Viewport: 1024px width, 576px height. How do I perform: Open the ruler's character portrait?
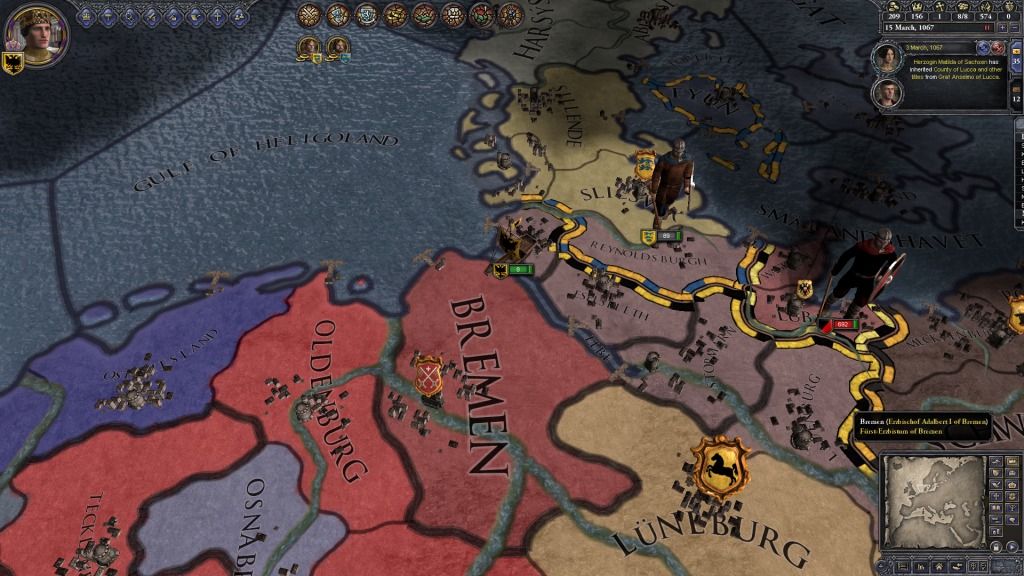click(x=37, y=31)
